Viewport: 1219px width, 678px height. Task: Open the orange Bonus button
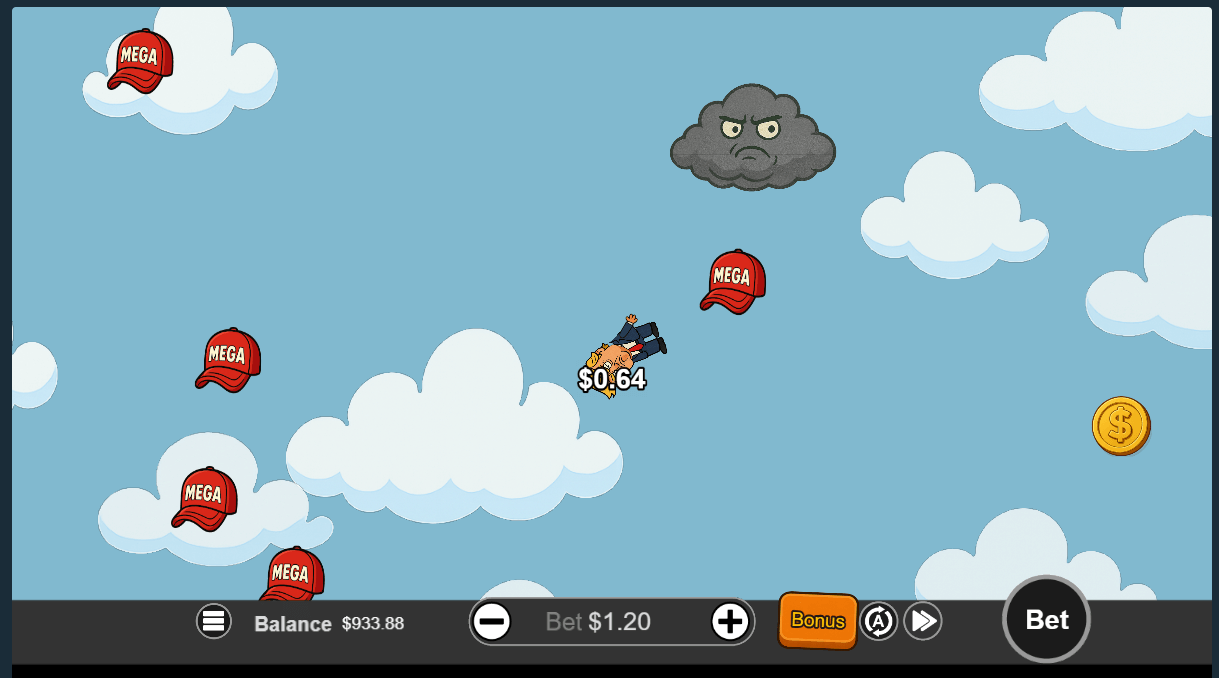[x=818, y=621]
